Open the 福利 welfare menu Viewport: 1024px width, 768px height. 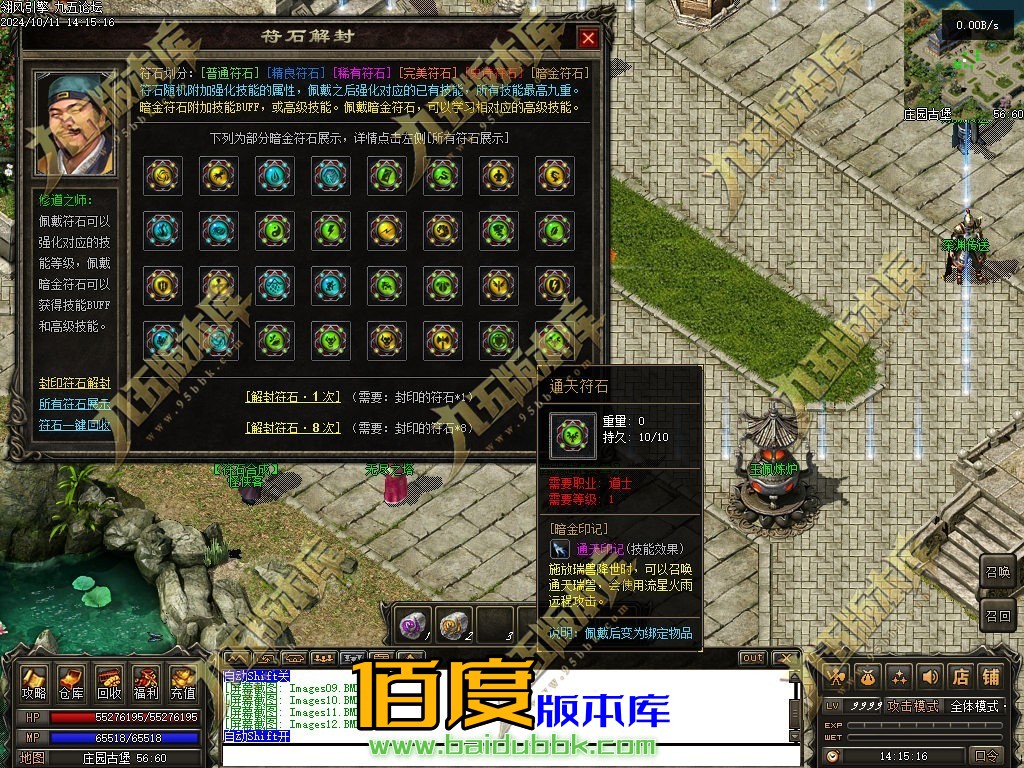(x=146, y=682)
